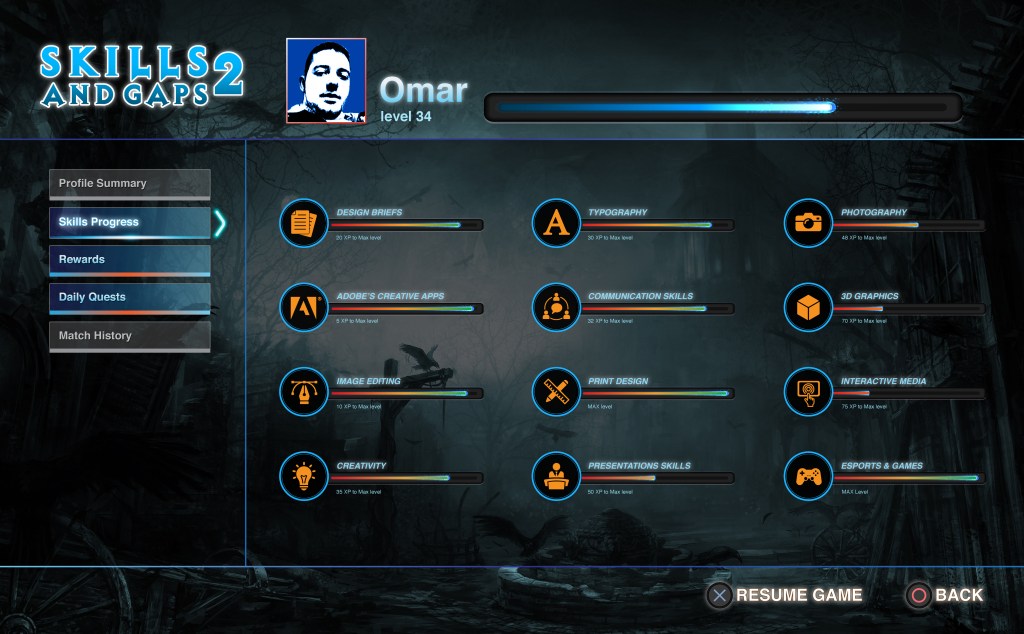The width and height of the screenshot is (1024, 634).
Task: Choose the Typography letter A icon
Action: tap(556, 223)
